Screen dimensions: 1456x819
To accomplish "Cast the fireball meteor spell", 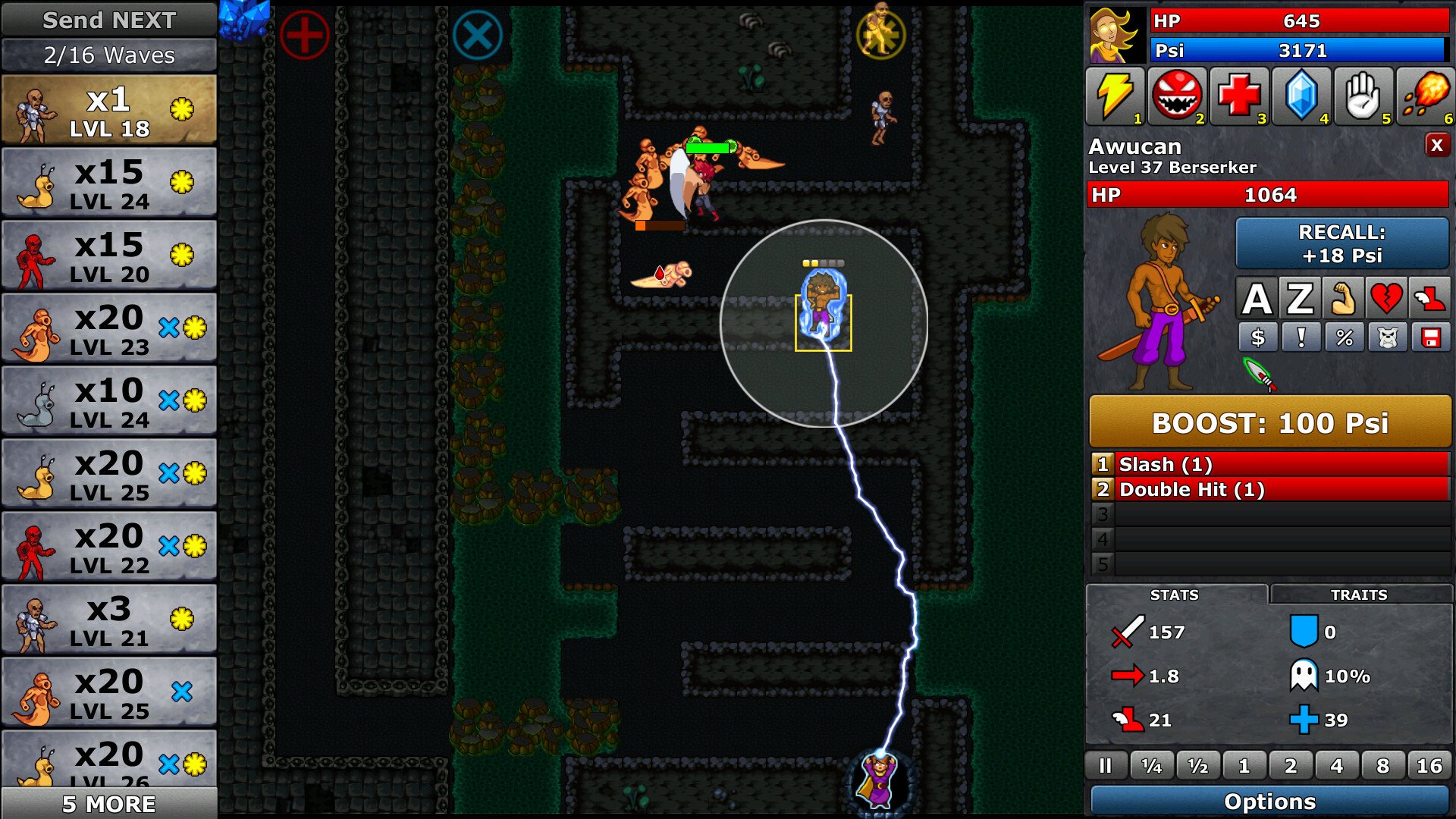I will [x=1425, y=96].
